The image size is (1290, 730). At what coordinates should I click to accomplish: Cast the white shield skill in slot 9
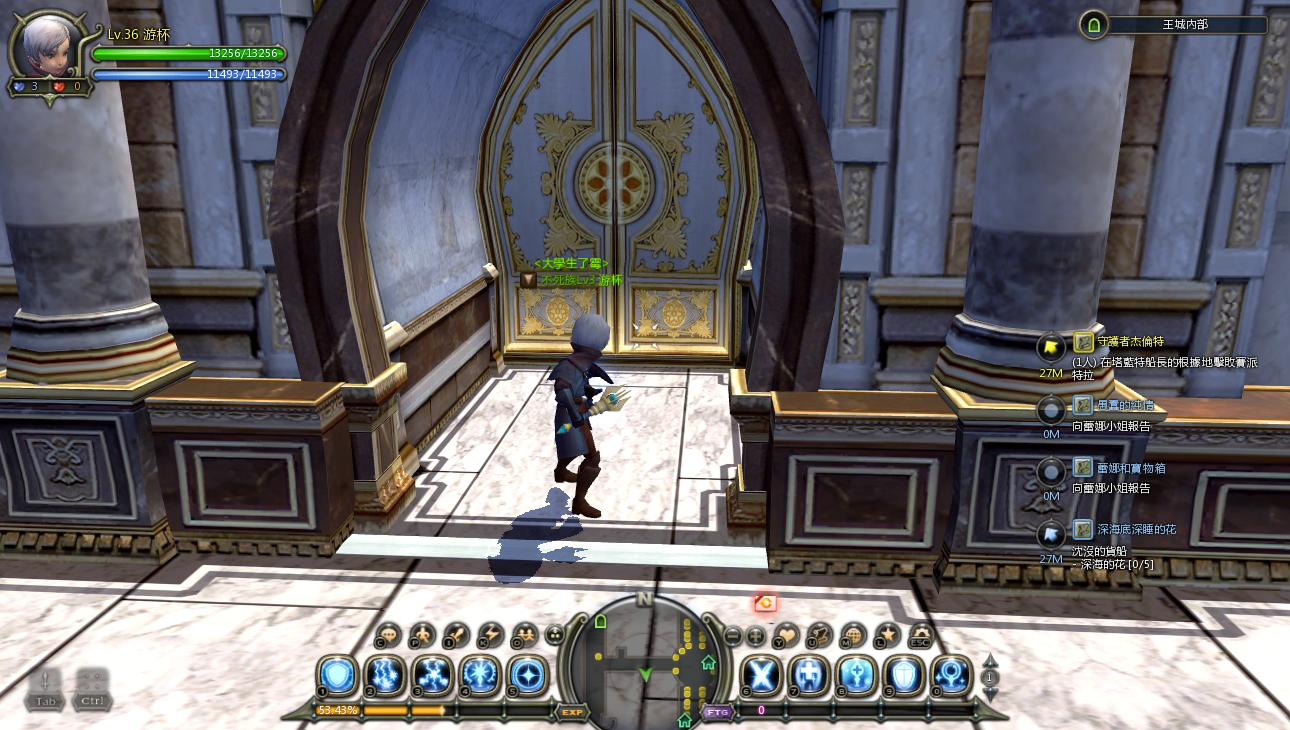[x=903, y=675]
